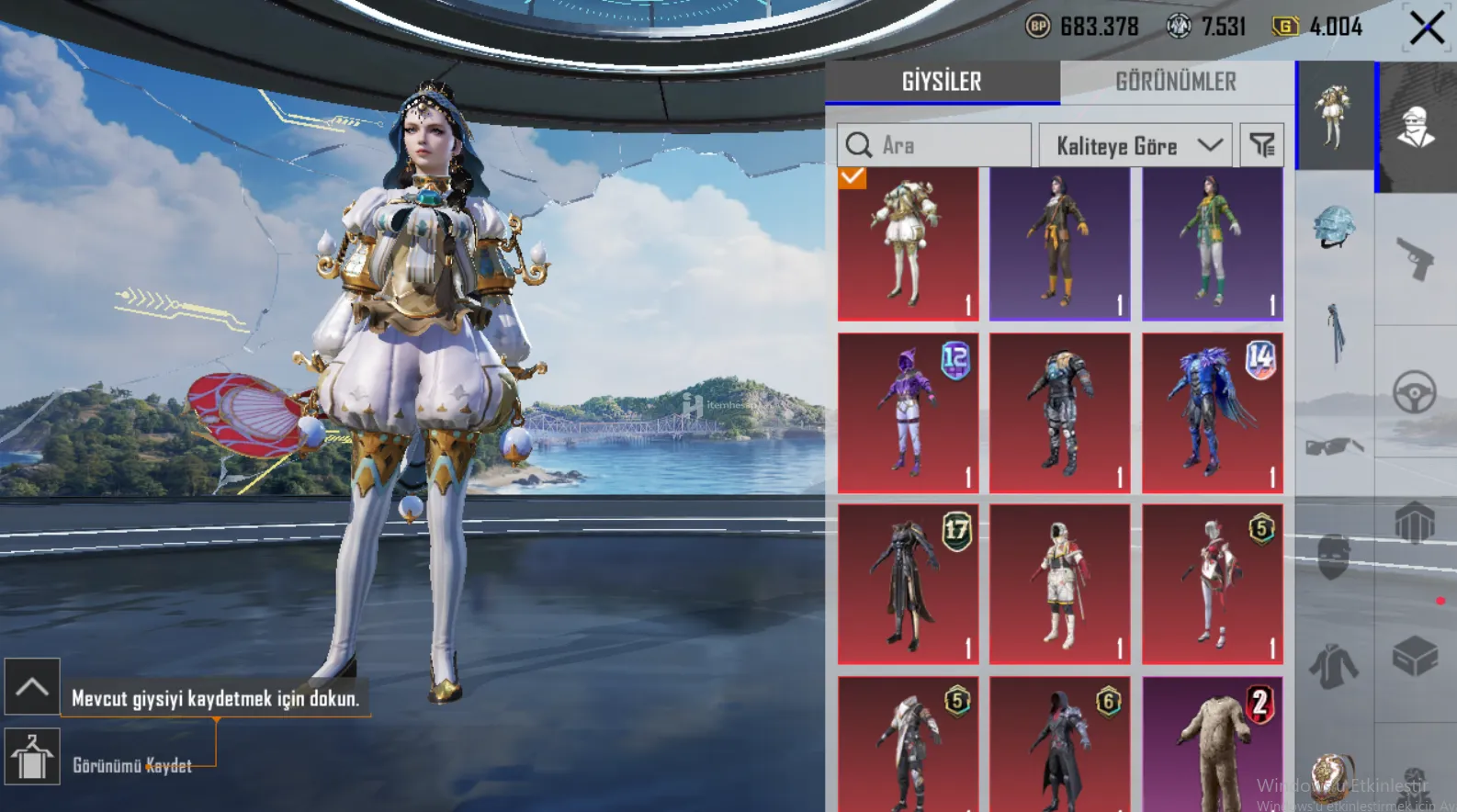Select the GİYSİLER tab
This screenshot has width=1457, height=812.
tap(942, 82)
